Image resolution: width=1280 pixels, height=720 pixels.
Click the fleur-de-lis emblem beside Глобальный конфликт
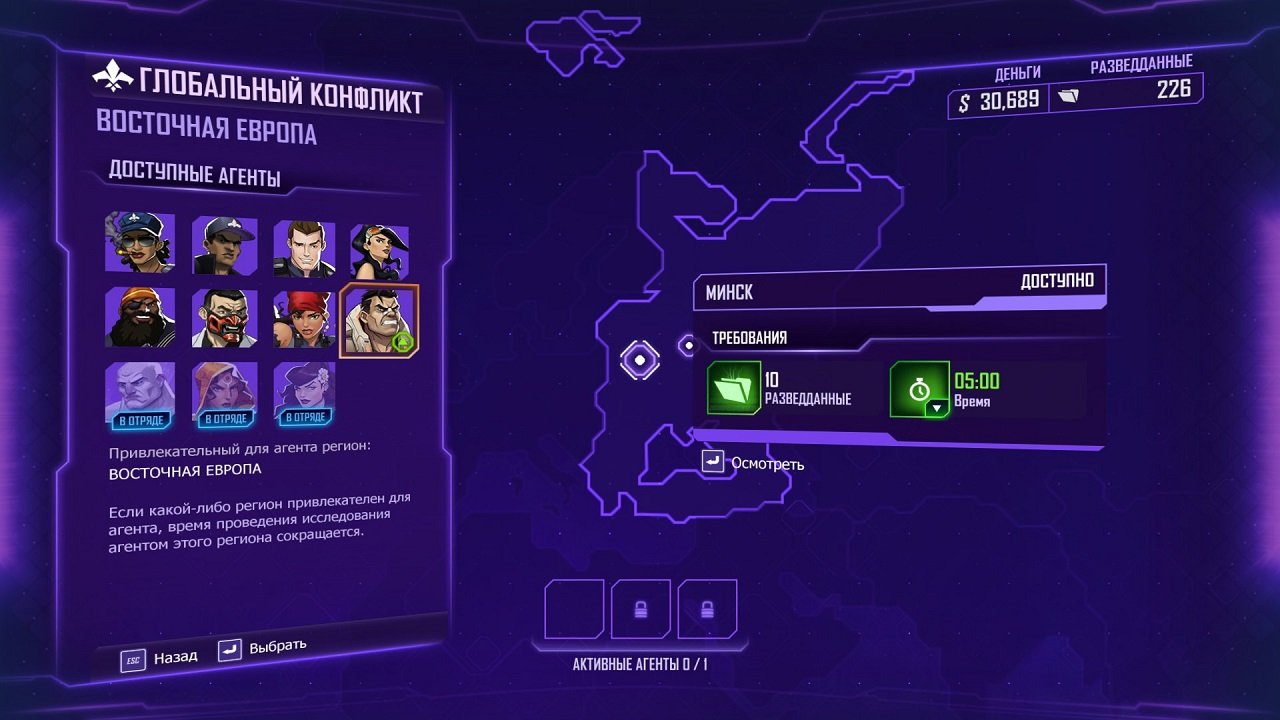click(113, 77)
